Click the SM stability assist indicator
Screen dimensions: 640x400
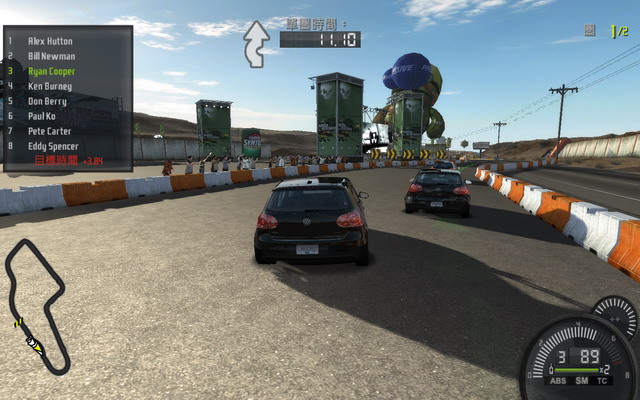(x=580, y=381)
